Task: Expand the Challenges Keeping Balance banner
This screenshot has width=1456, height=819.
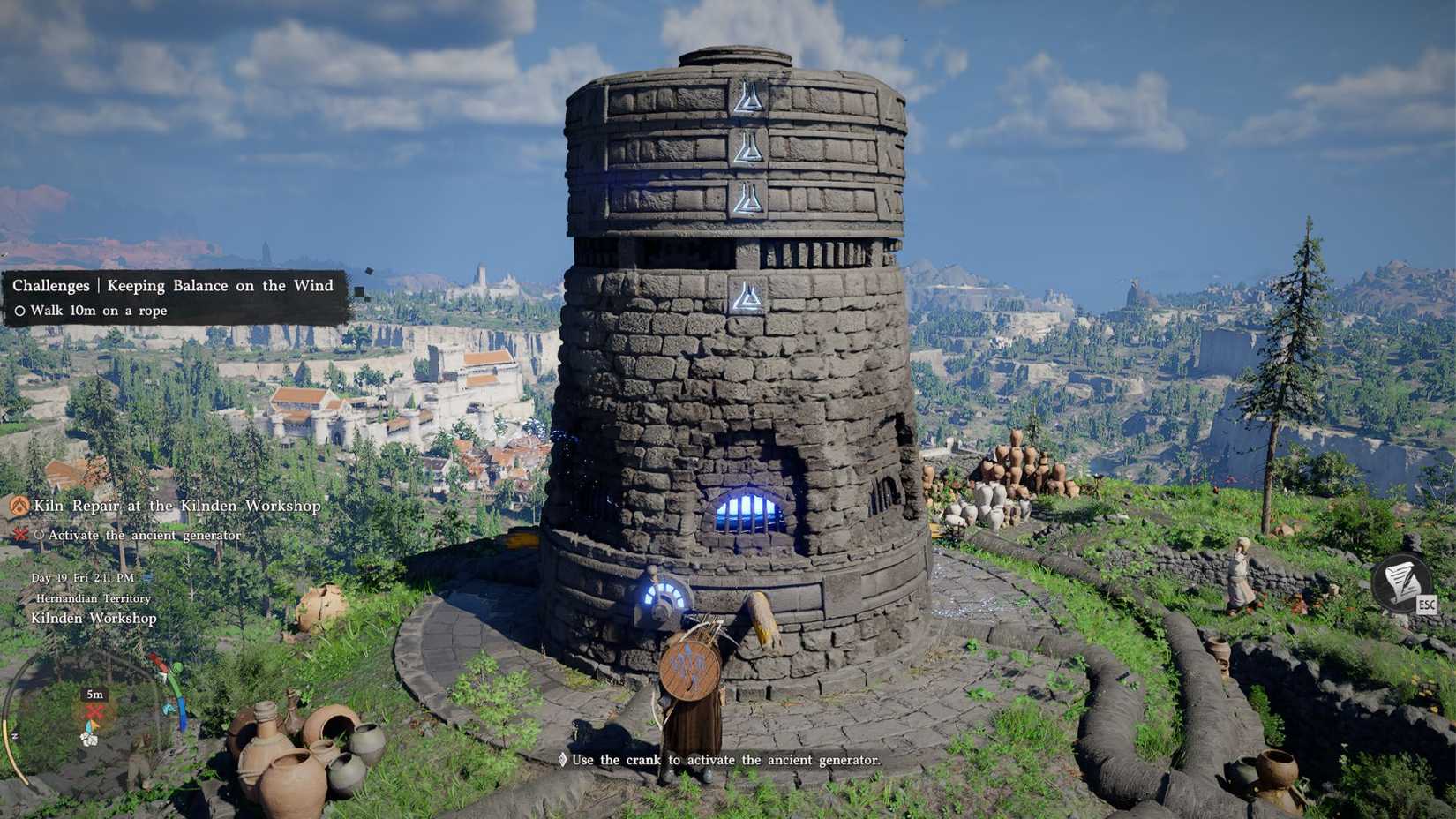Action: (x=173, y=285)
